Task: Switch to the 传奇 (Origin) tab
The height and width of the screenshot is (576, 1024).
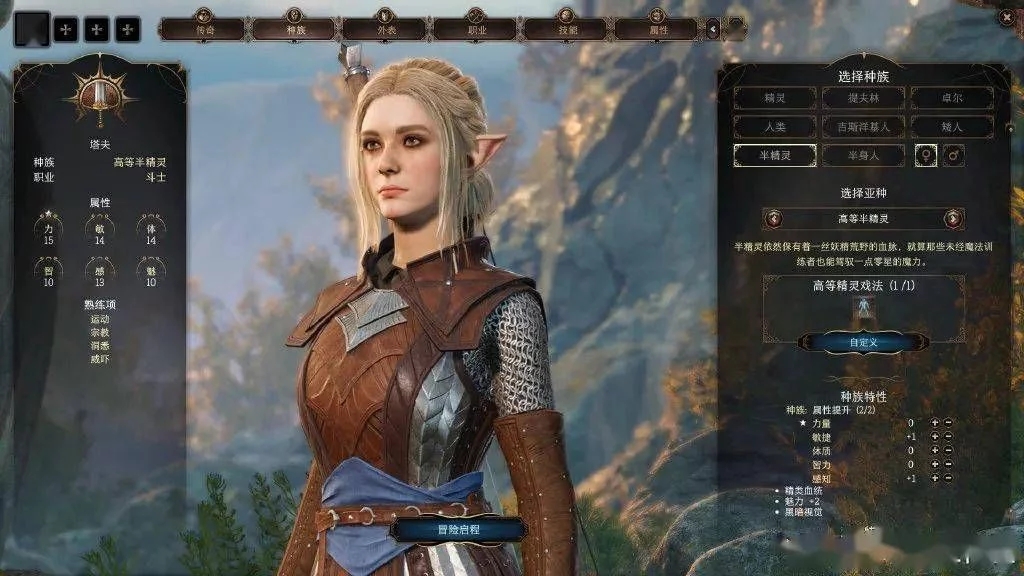Action: pyautogui.click(x=204, y=28)
